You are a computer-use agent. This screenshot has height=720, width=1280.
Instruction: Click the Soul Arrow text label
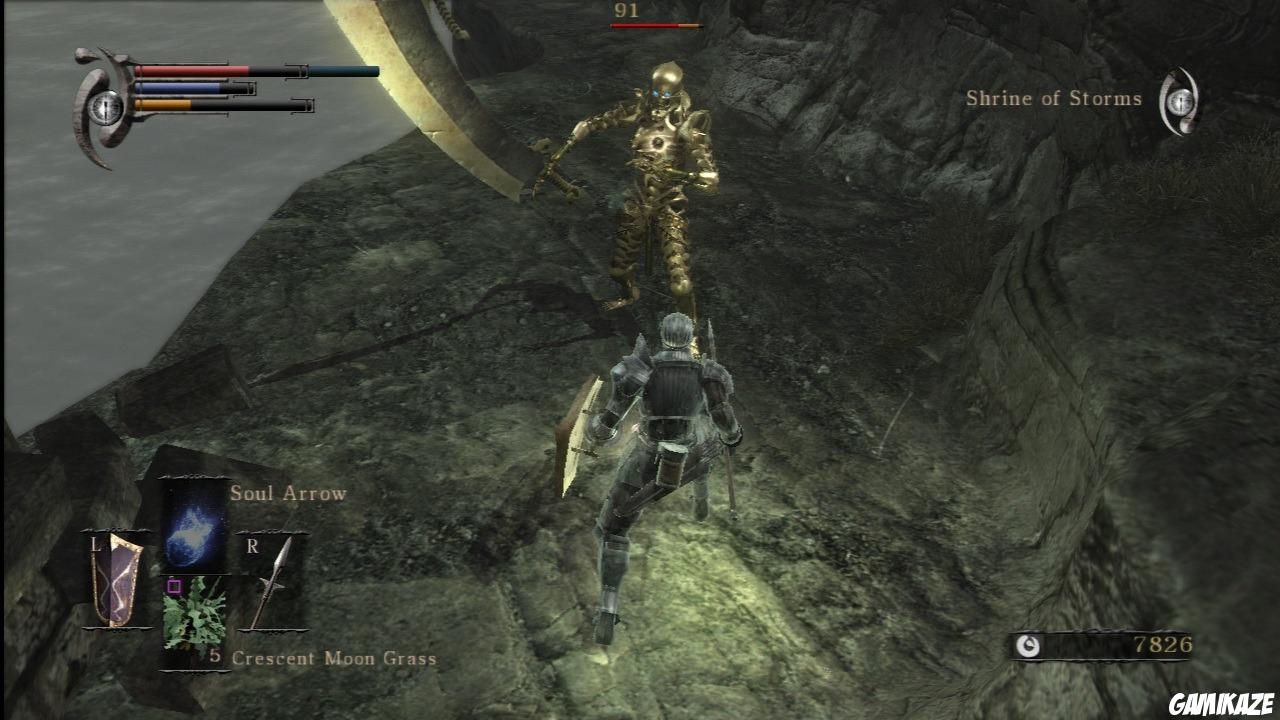(287, 493)
